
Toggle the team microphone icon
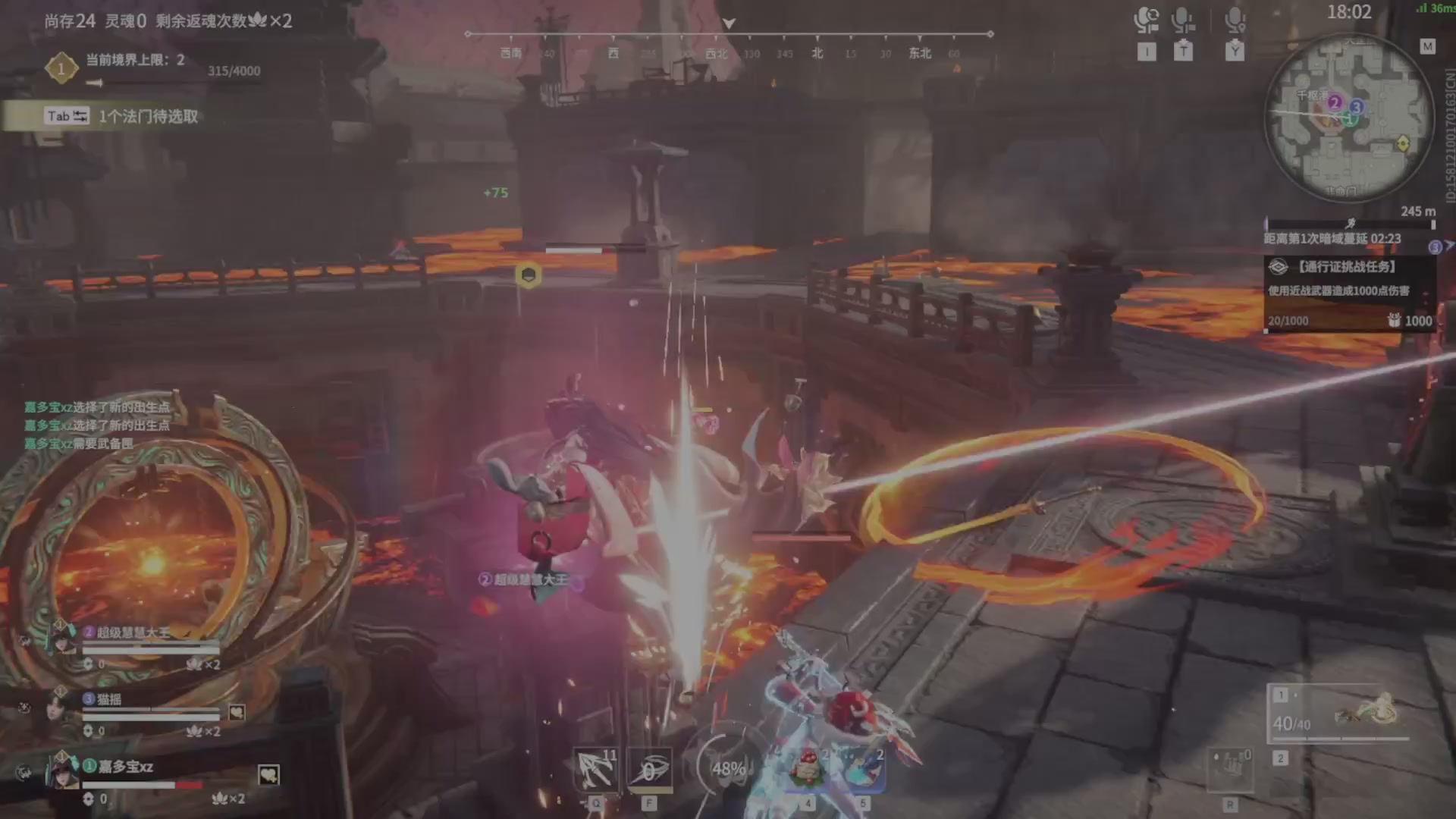coord(1182,20)
